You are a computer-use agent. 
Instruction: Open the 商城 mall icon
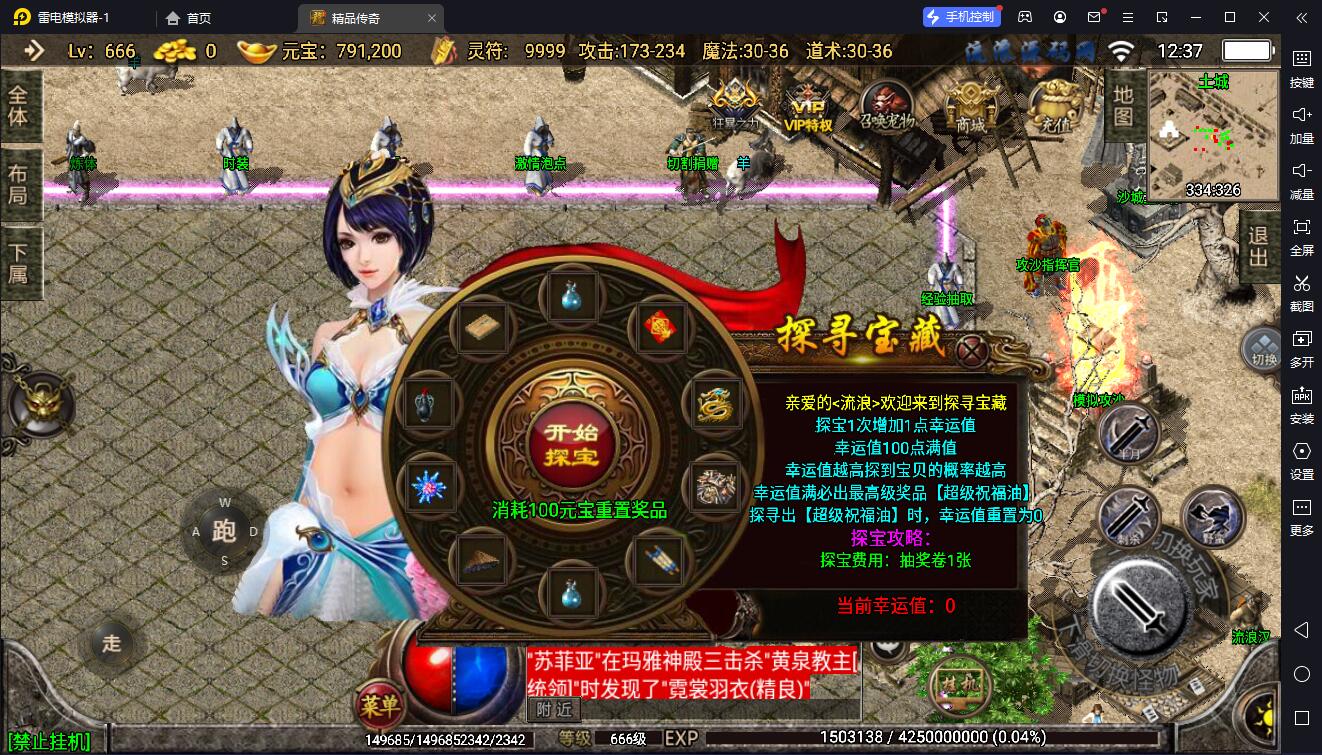click(x=971, y=105)
